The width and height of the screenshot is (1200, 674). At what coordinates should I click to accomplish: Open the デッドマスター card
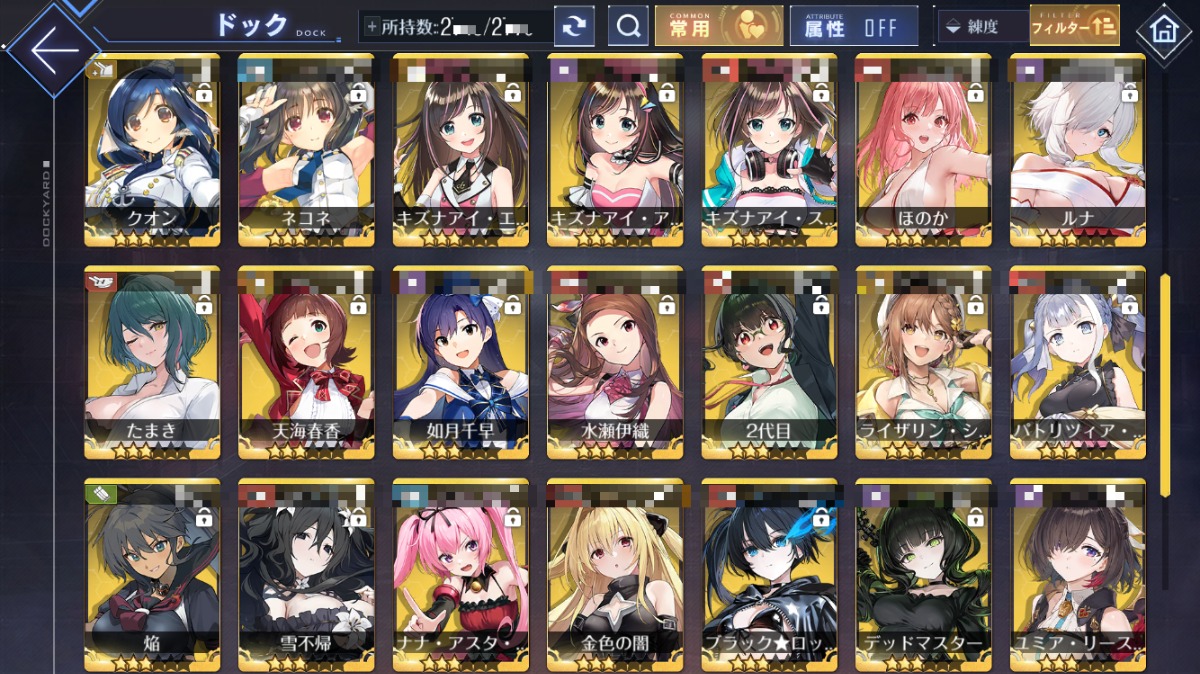pyautogui.click(x=923, y=575)
